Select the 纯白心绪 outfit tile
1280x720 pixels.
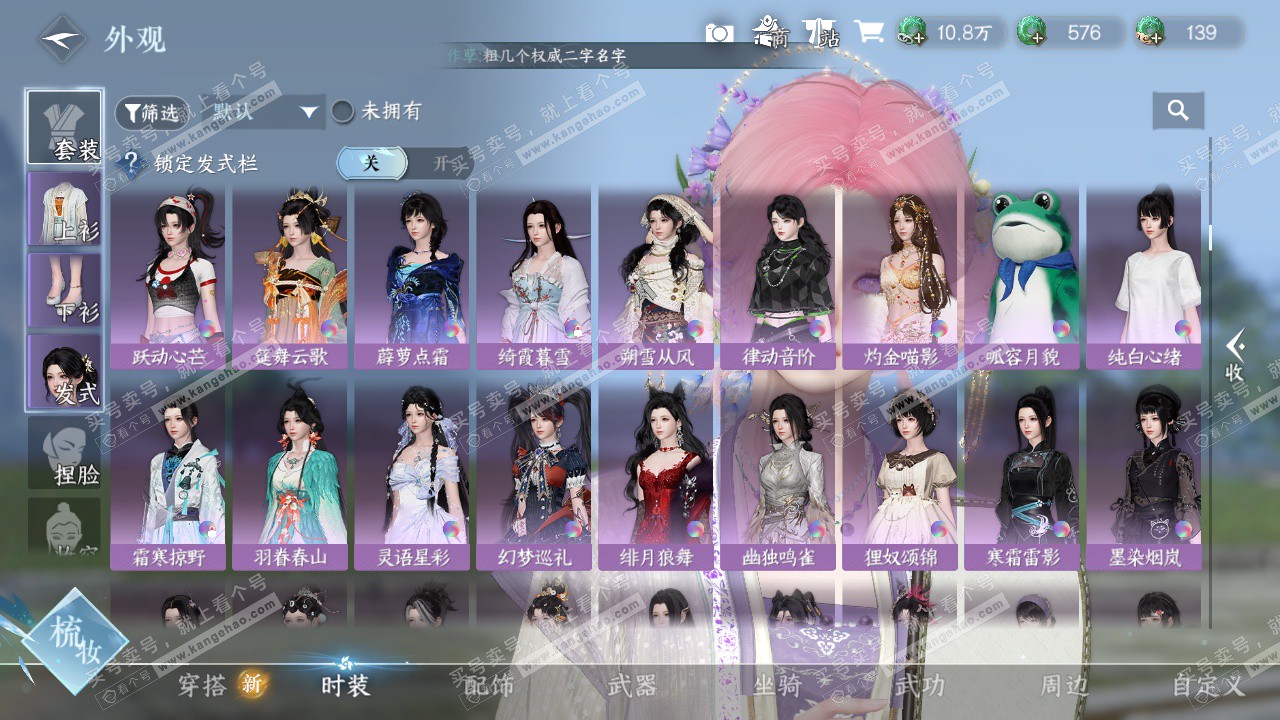pyautogui.click(x=1144, y=279)
